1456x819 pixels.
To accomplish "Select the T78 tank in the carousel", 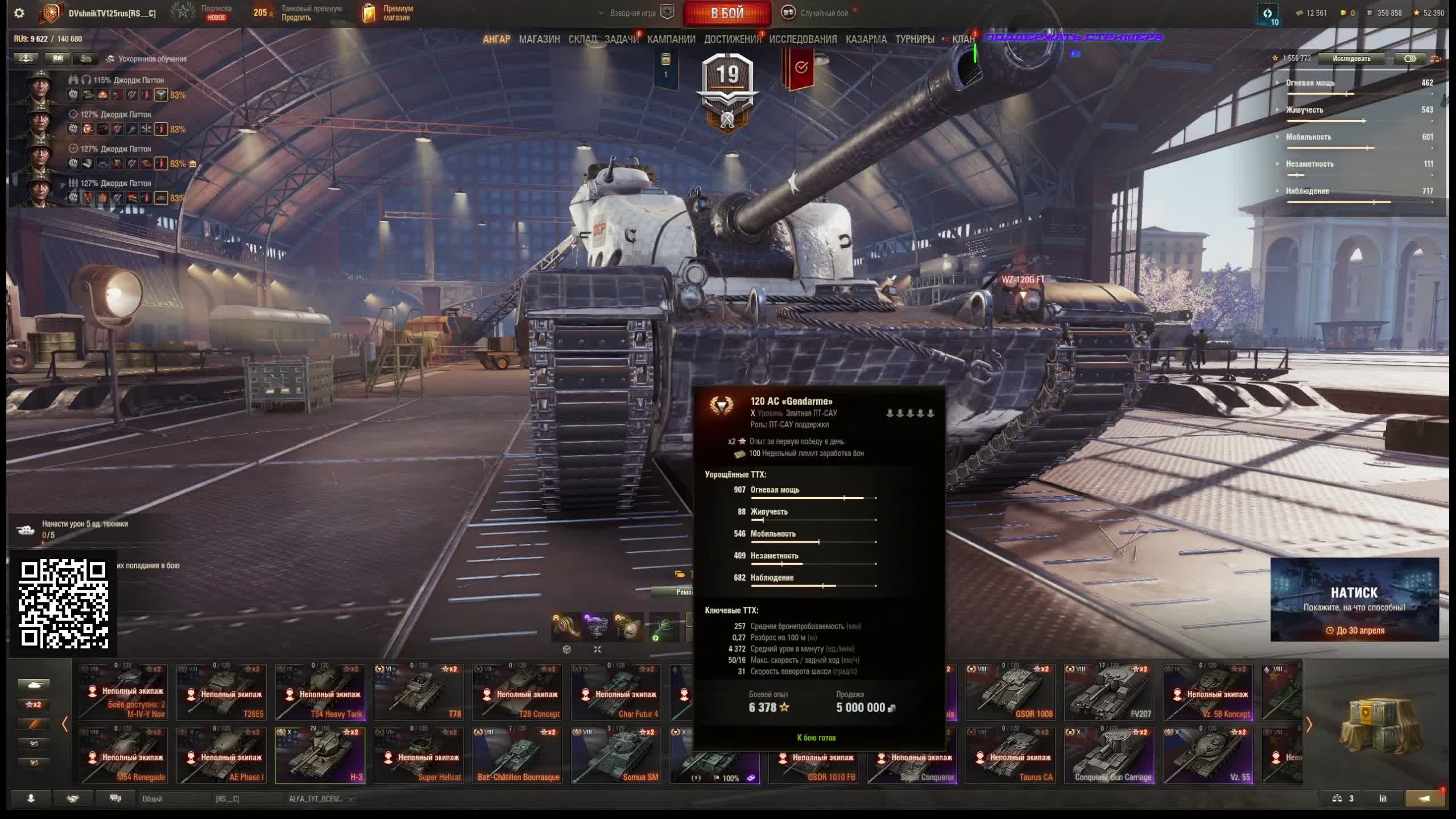I will pyautogui.click(x=419, y=692).
